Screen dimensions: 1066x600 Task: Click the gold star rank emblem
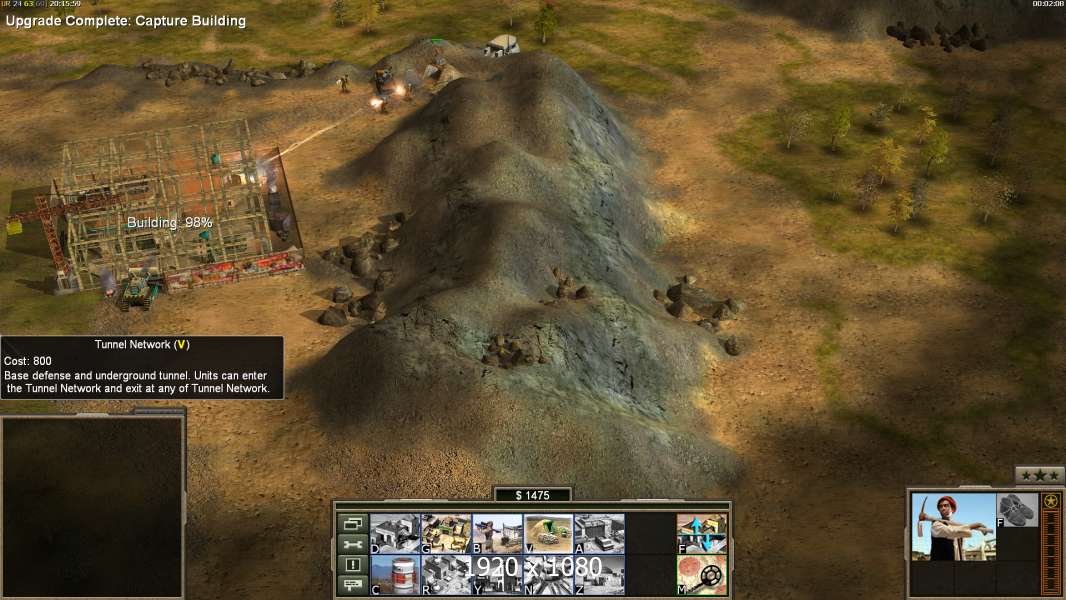click(1051, 501)
